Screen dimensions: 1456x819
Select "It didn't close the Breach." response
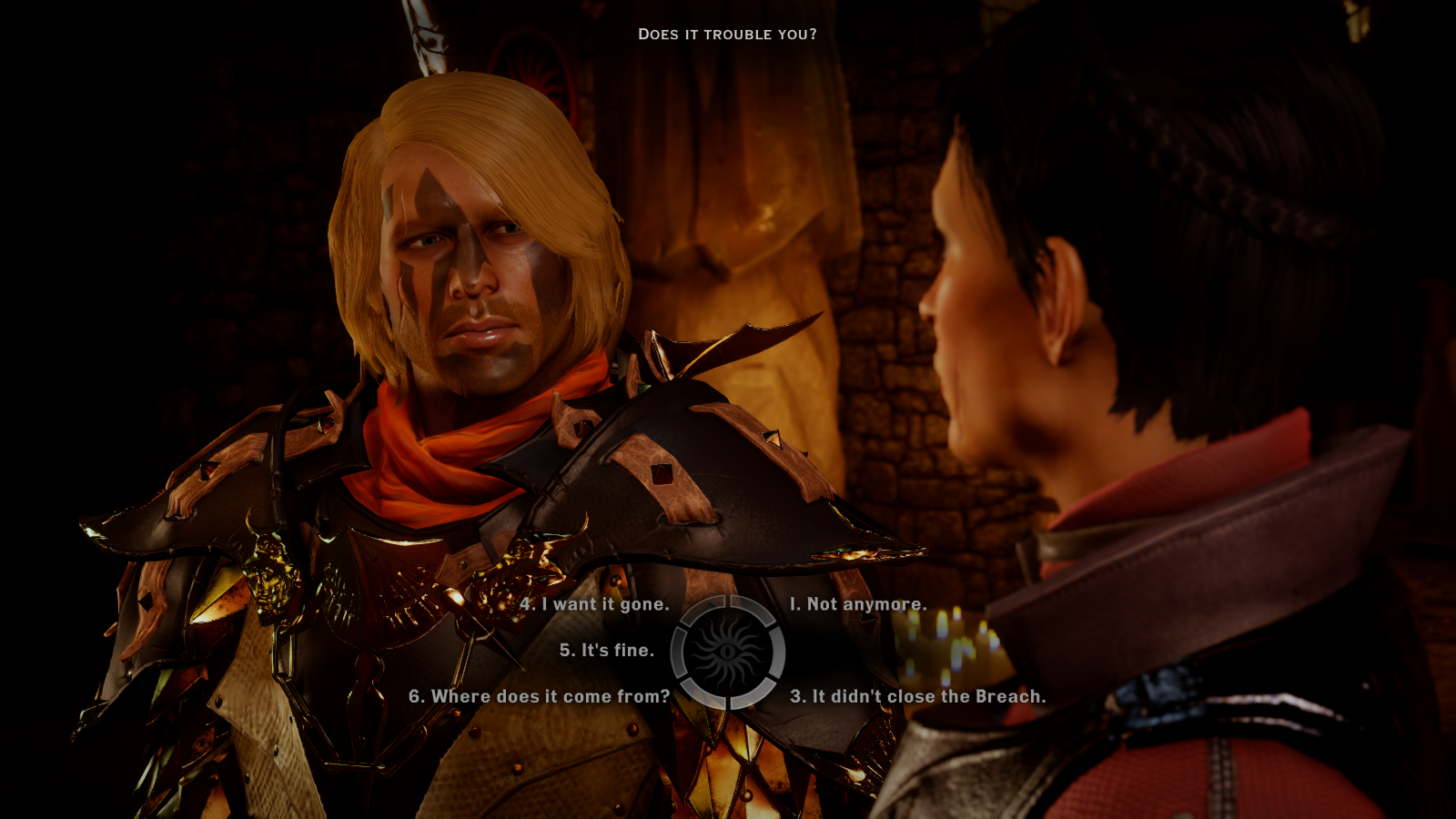point(917,696)
